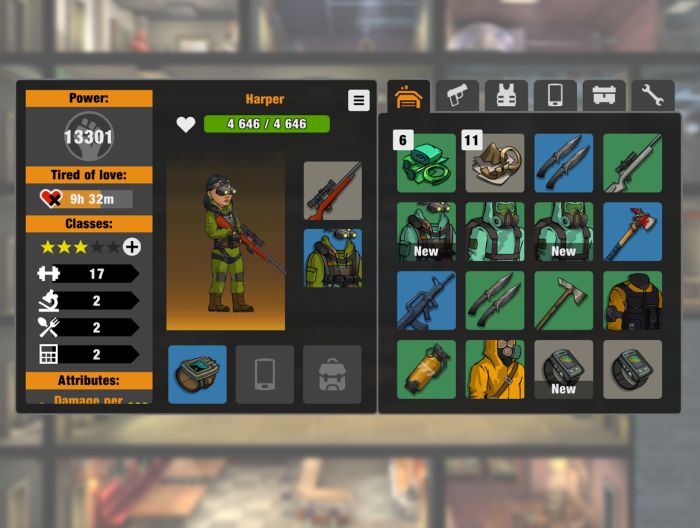Select the black and orange tactical vest
Viewport: 700px width, 528px height.
click(632, 300)
